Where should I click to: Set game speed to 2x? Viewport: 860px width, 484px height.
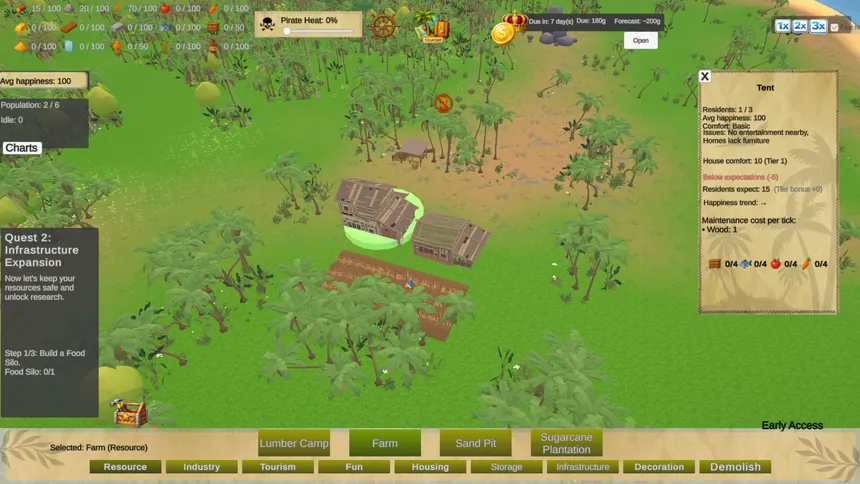pos(800,26)
